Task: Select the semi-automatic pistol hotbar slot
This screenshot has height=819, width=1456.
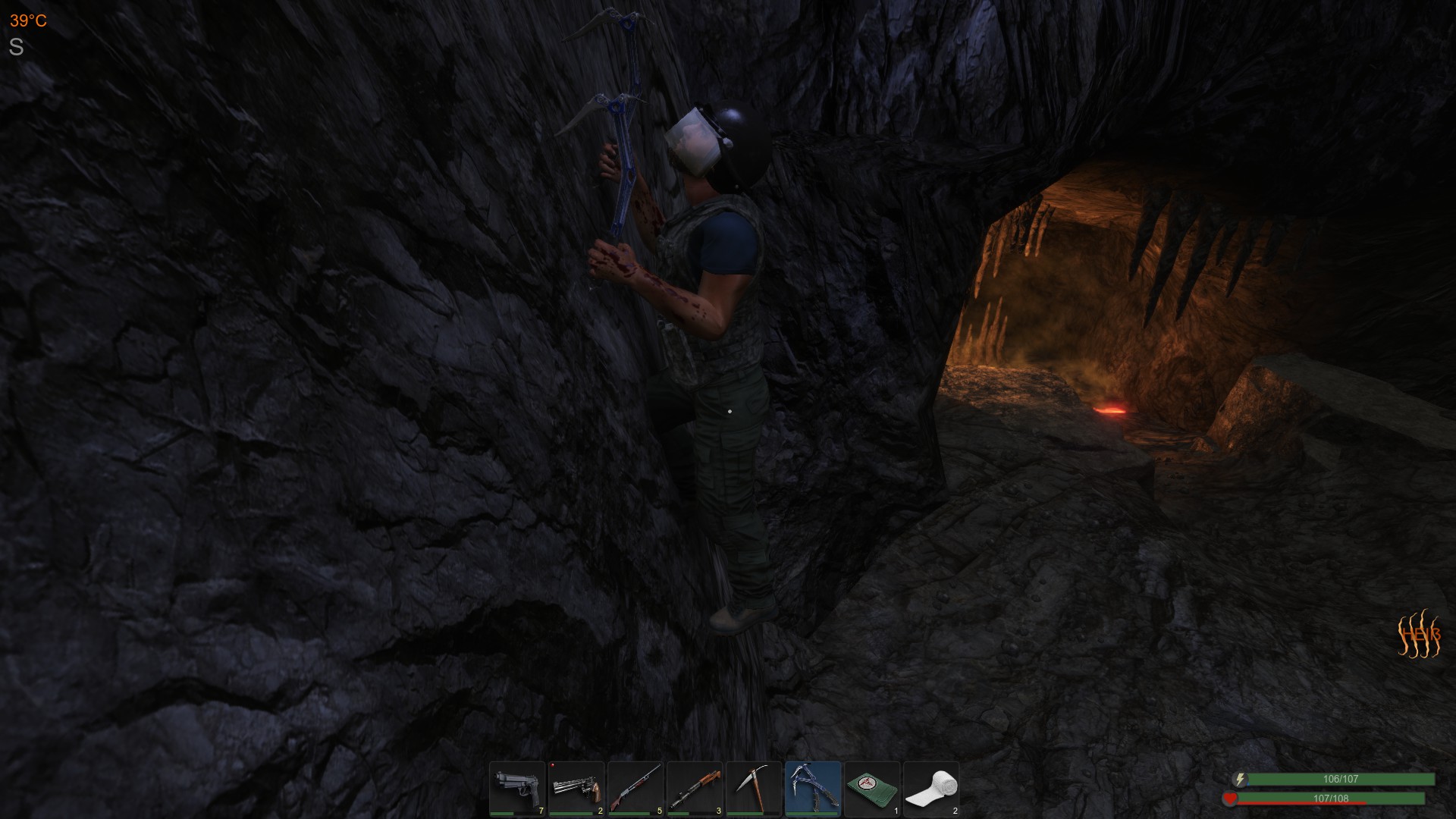Action: (518, 789)
